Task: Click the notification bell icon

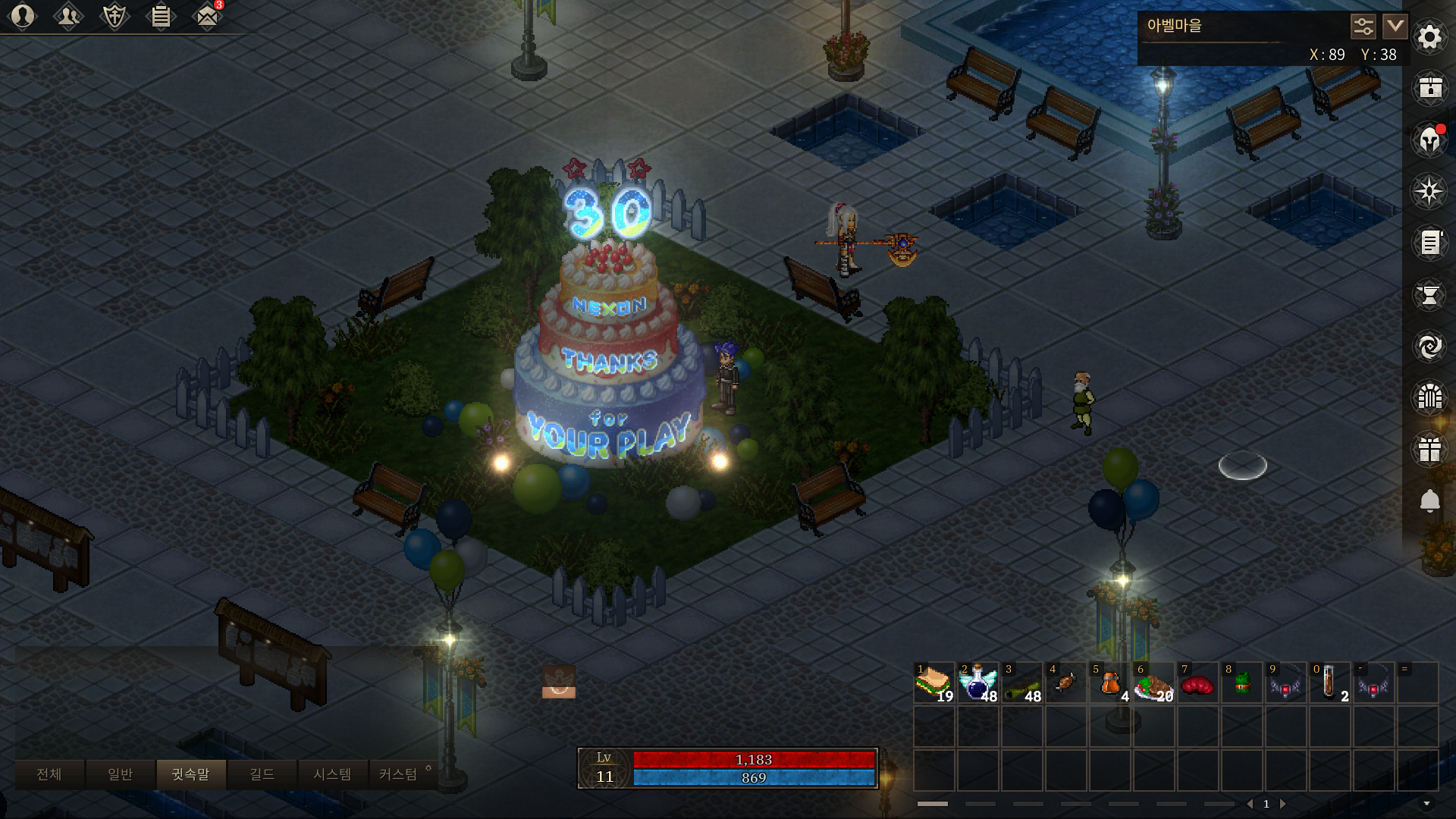Action: click(x=1429, y=500)
